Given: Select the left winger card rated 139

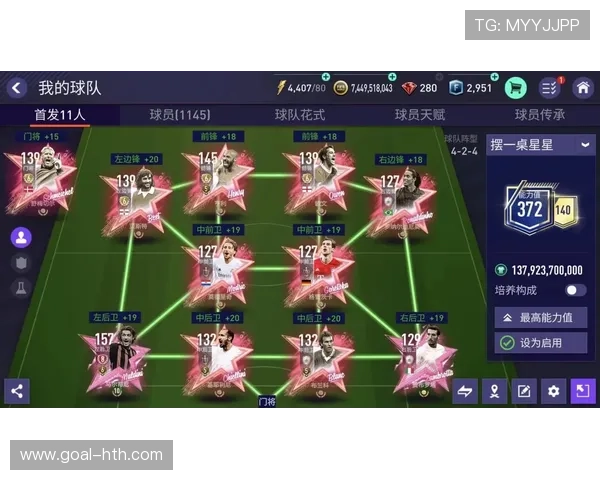Looking at the screenshot, I should (x=136, y=197).
